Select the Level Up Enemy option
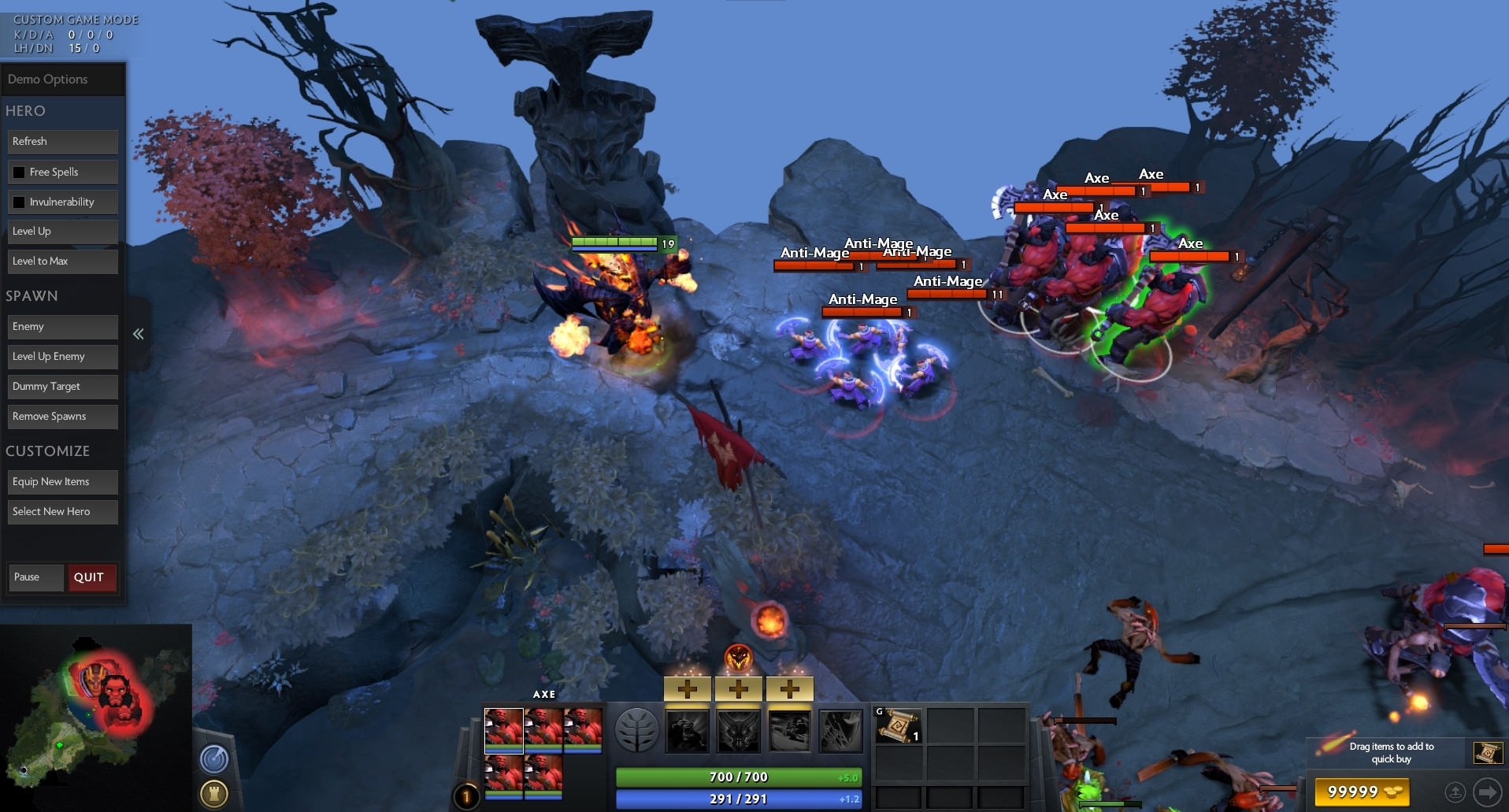 click(x=63, y=357)
